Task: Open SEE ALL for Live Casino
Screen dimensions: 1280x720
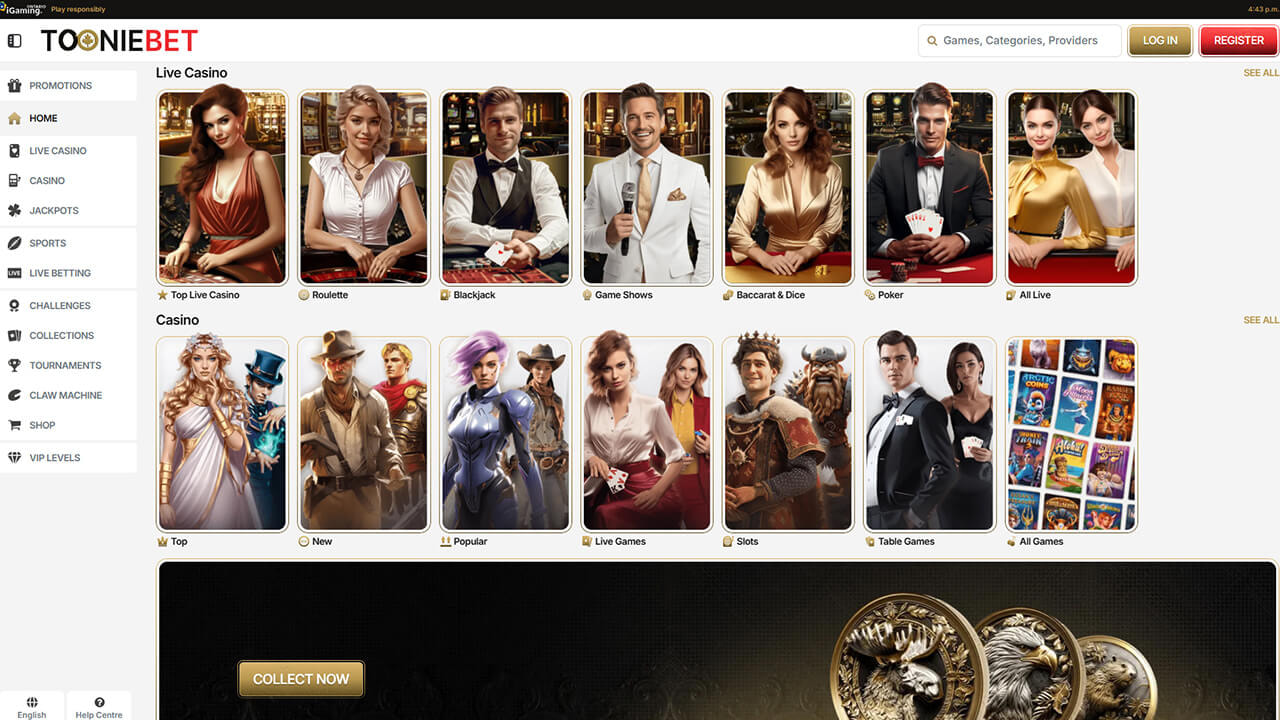Action: pos(1260,72)
